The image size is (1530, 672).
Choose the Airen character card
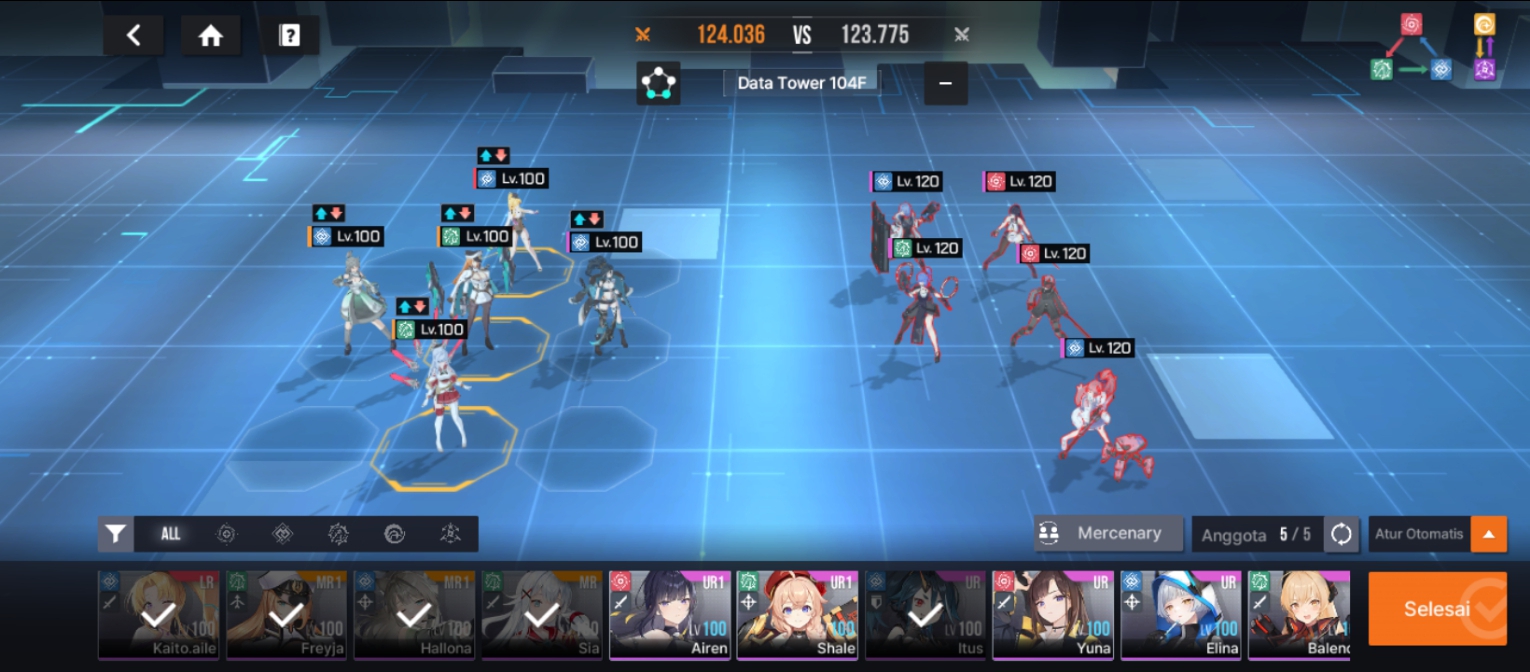tap(670, 615)
